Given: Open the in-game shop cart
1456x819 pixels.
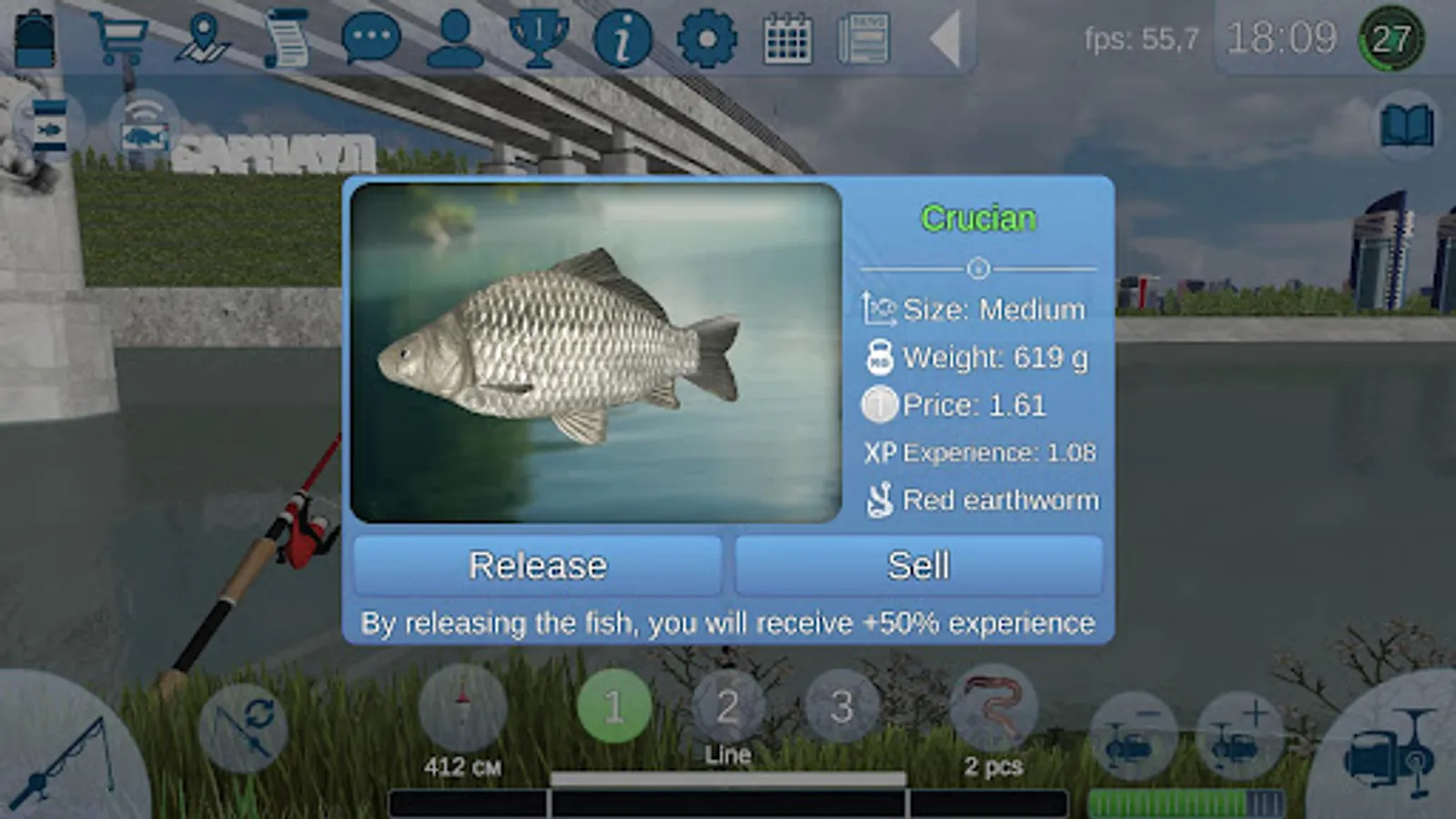Looking at the screenshot, I should click(123, 36).
